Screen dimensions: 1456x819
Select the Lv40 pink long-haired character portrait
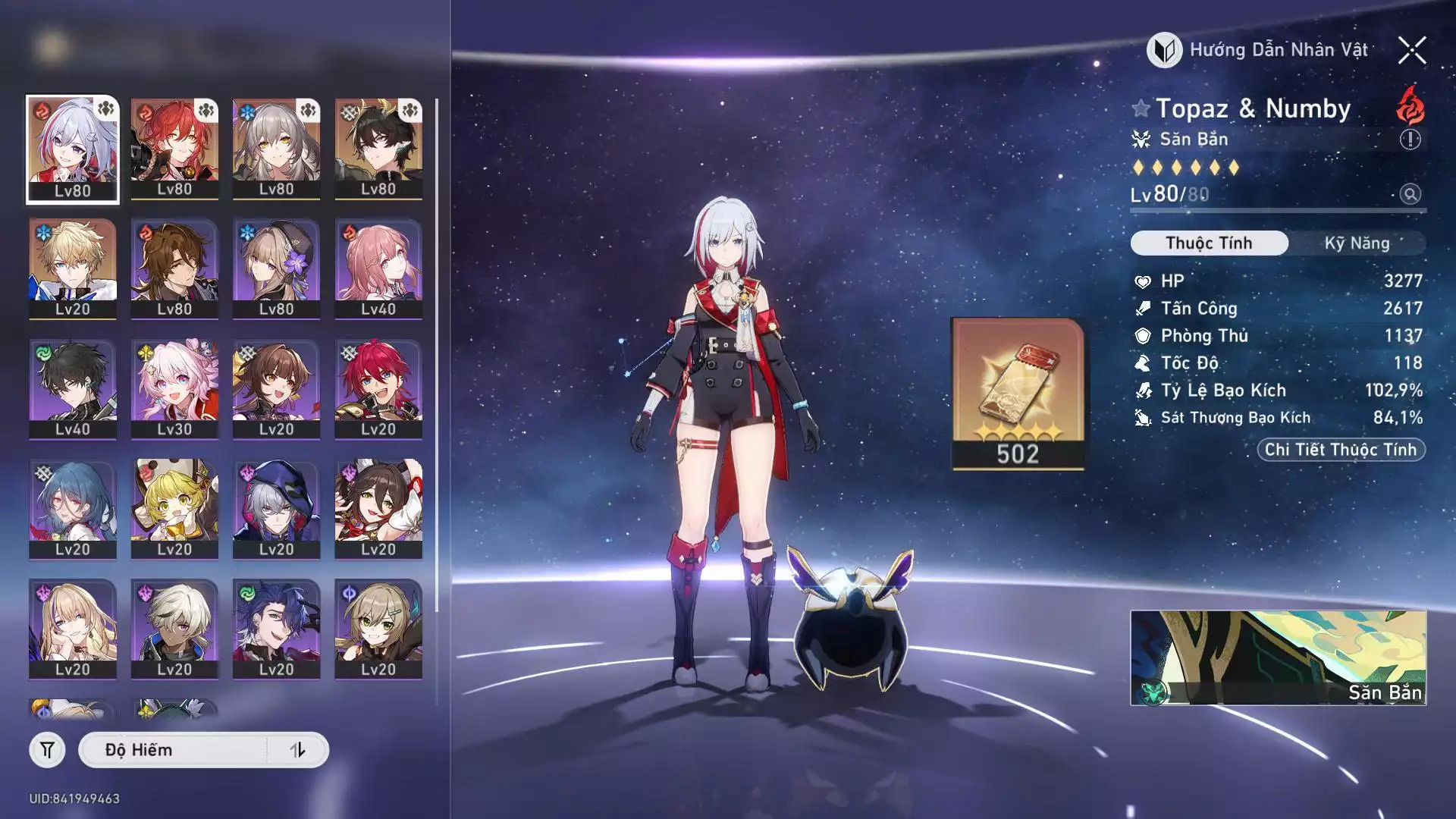click(x=378, y=269)
